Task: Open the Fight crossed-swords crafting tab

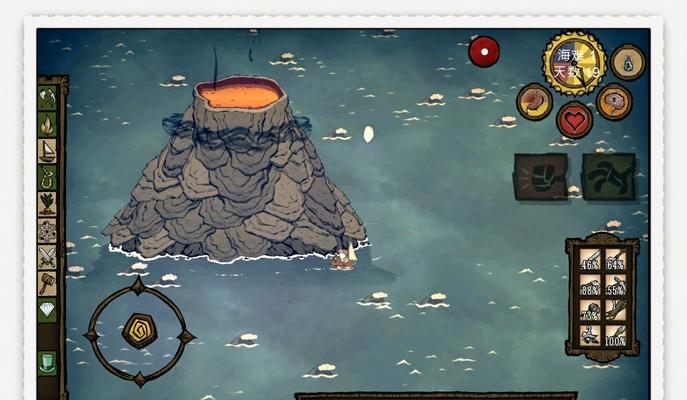Action: click(x=47, y=257)
